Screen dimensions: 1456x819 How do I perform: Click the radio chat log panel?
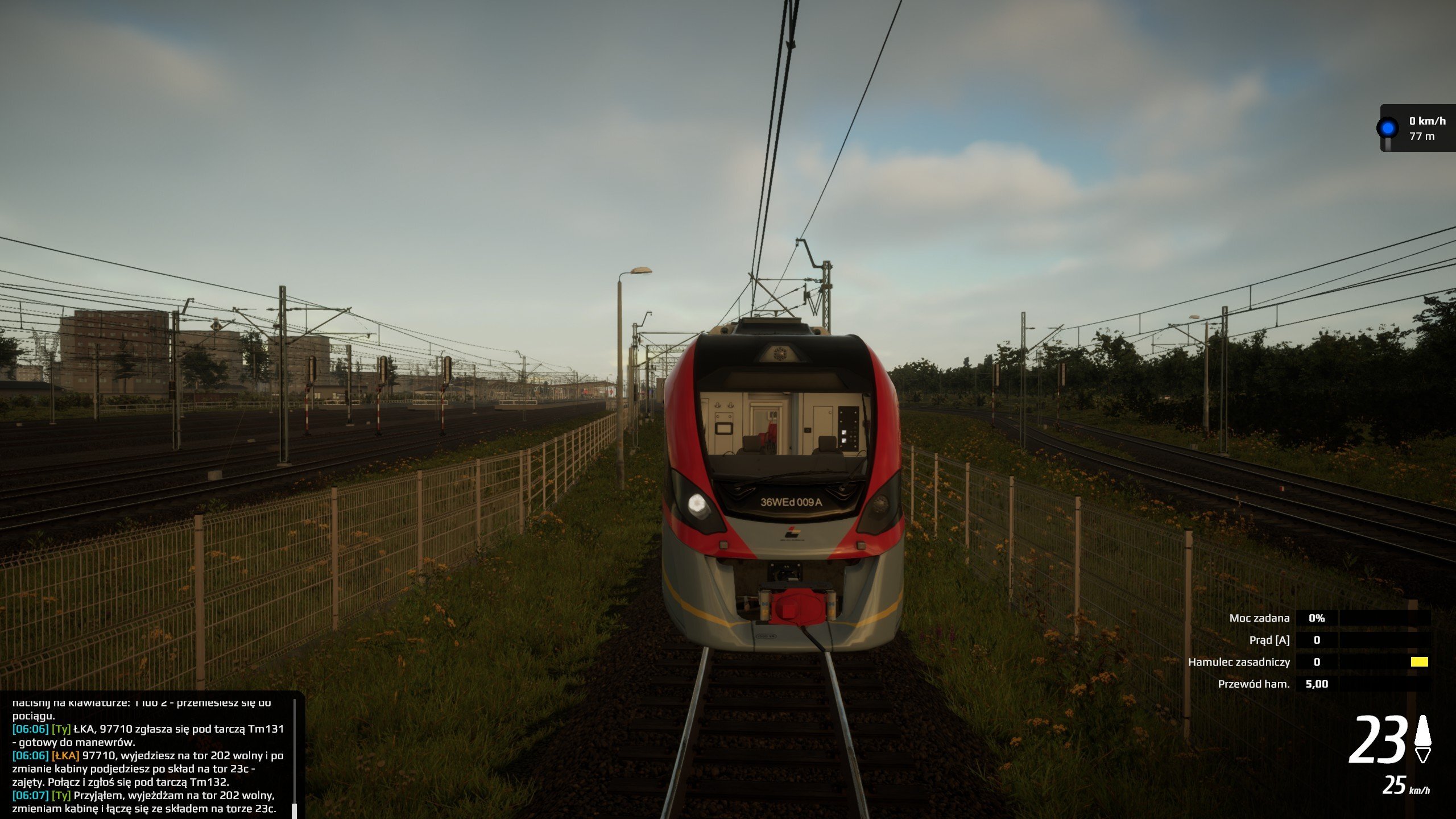(x=149, y=756)
